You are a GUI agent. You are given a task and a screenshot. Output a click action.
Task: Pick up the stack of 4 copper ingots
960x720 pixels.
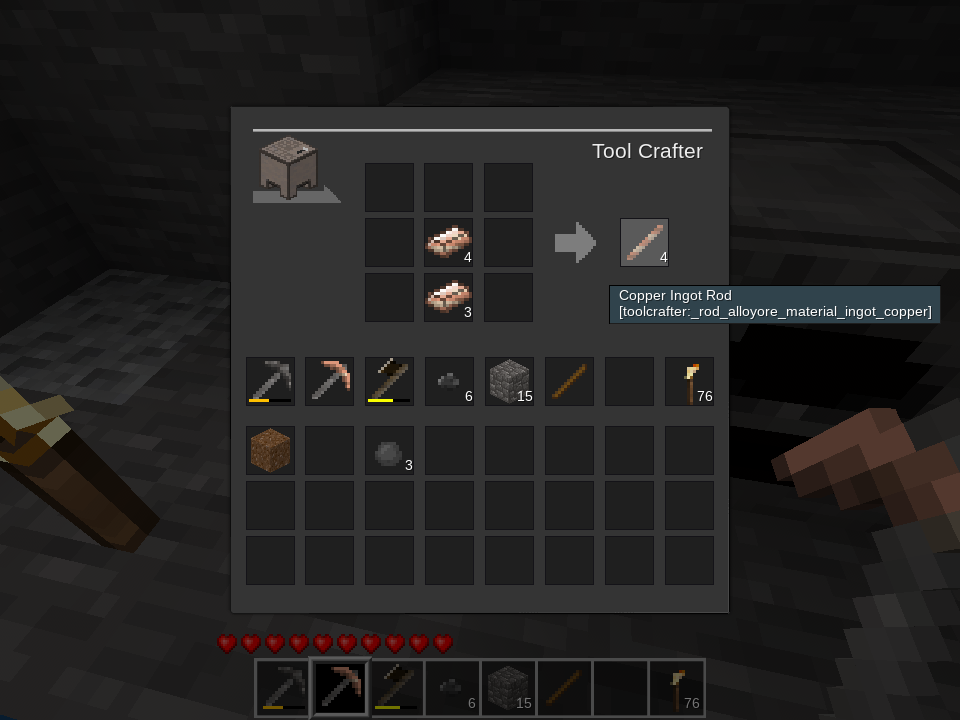[448, 243]
